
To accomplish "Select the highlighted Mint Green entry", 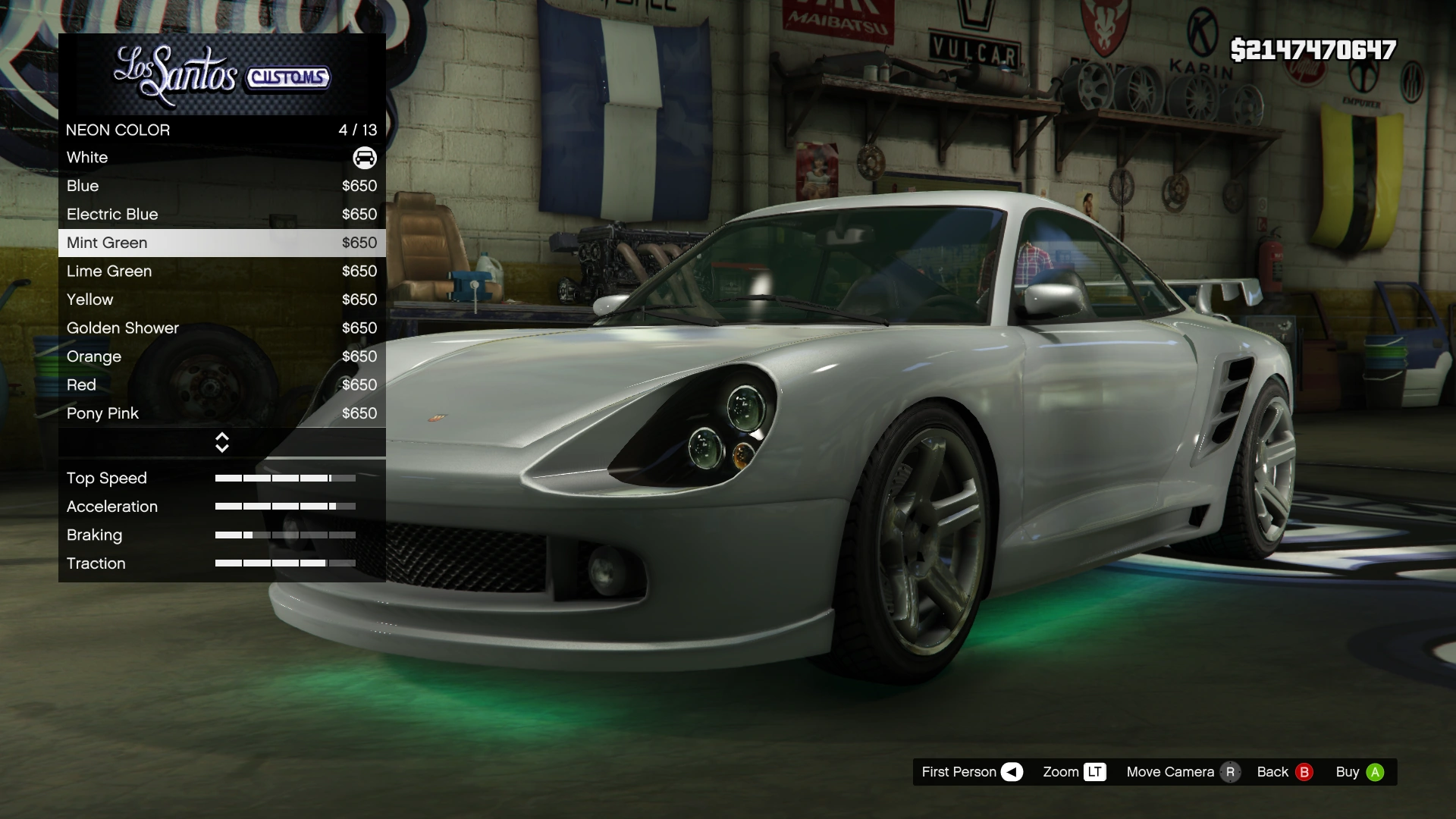I will point(221,243).
